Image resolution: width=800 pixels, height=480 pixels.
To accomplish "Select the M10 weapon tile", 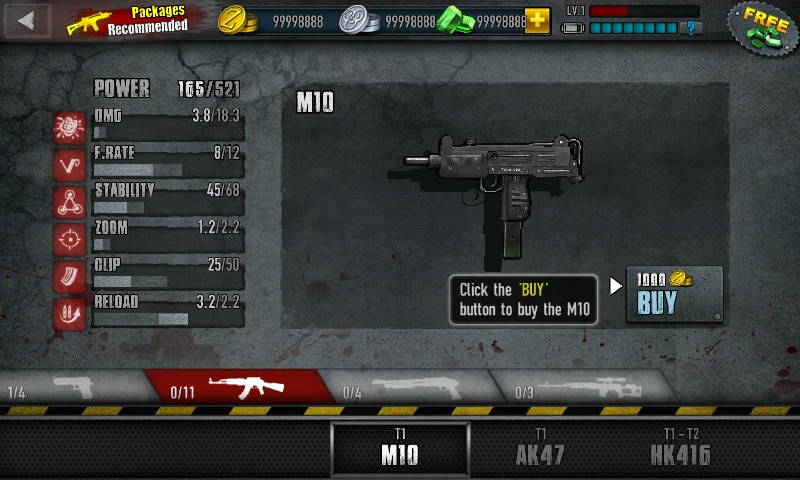I will tap(400, 449).
